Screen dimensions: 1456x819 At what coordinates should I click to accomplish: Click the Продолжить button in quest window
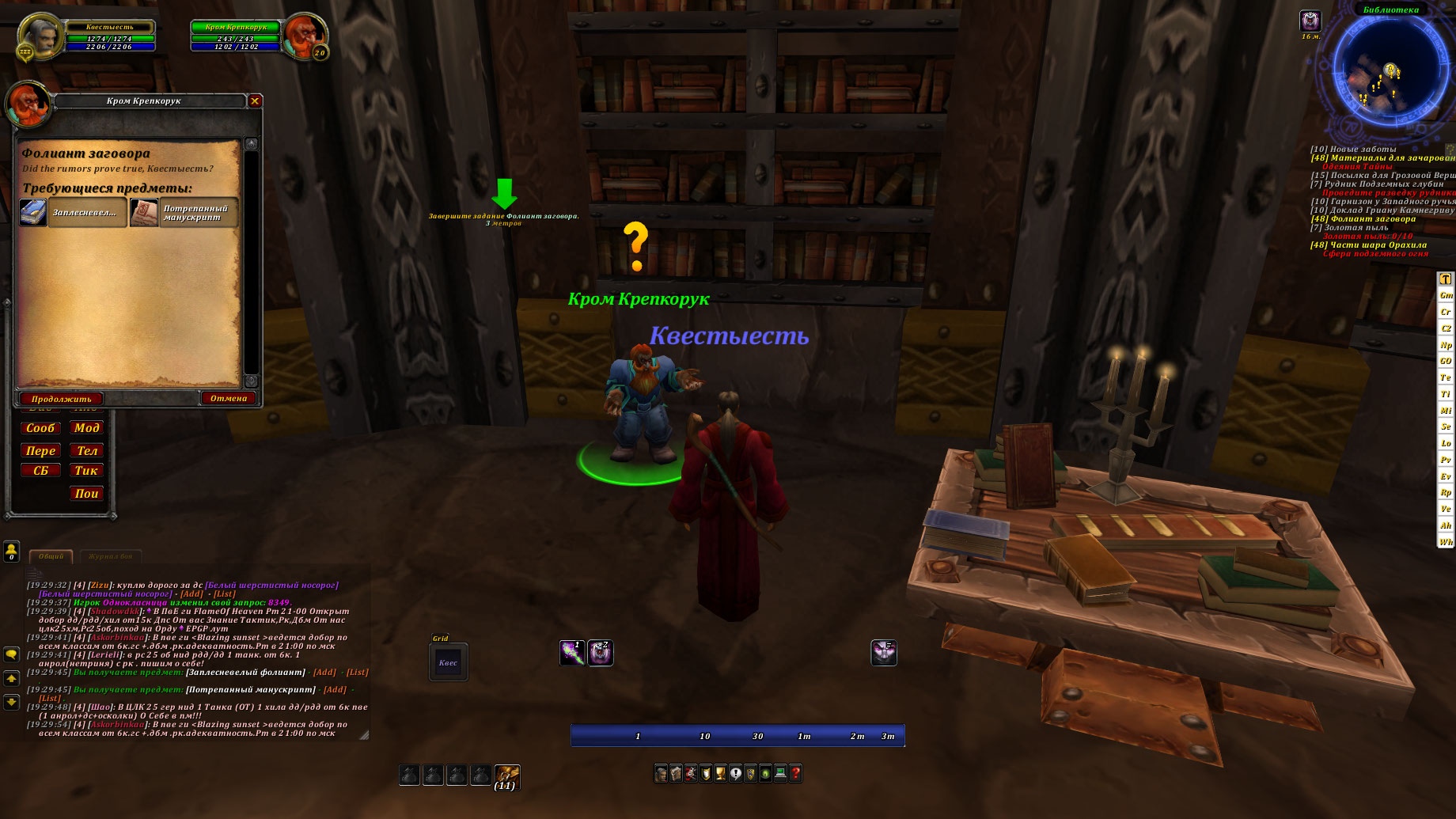coord(61,399)
